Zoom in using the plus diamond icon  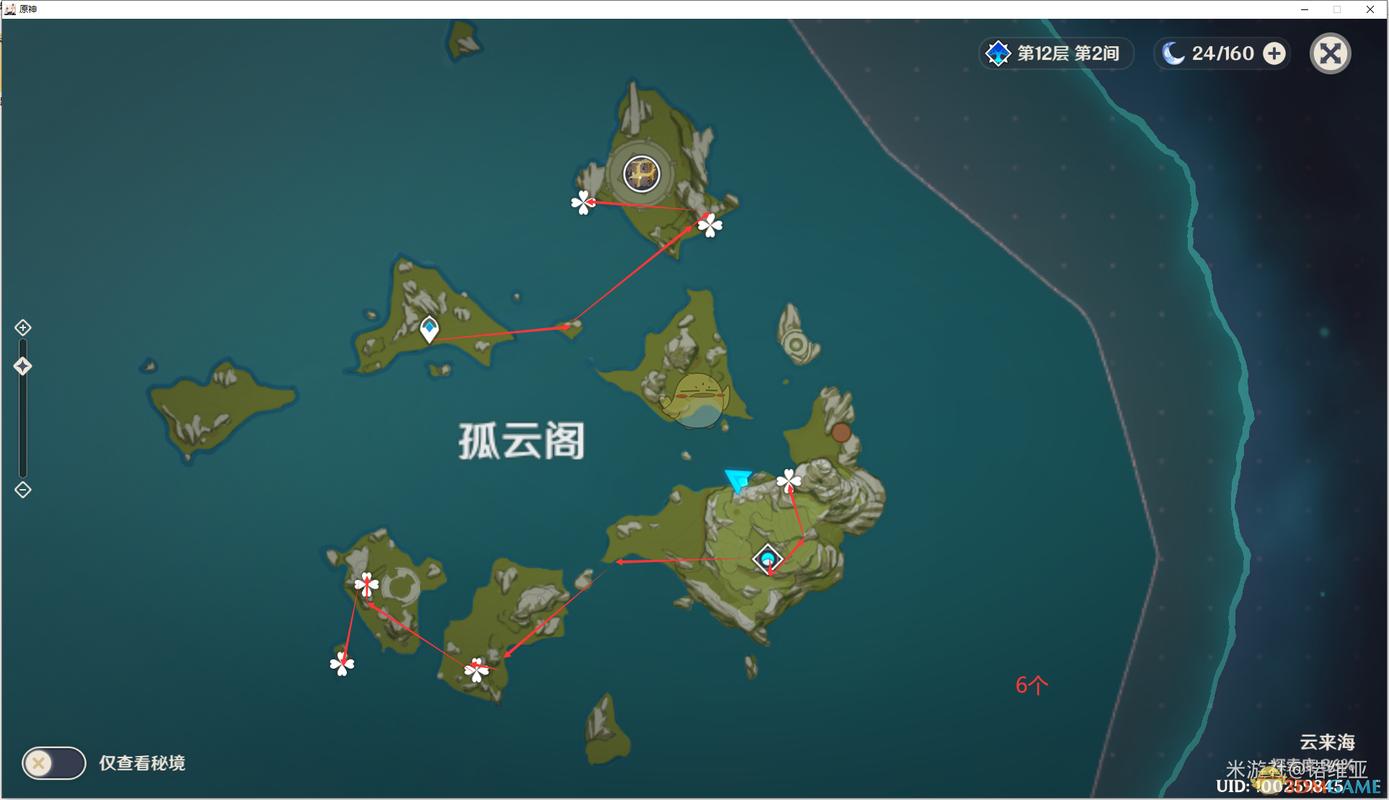22,326
